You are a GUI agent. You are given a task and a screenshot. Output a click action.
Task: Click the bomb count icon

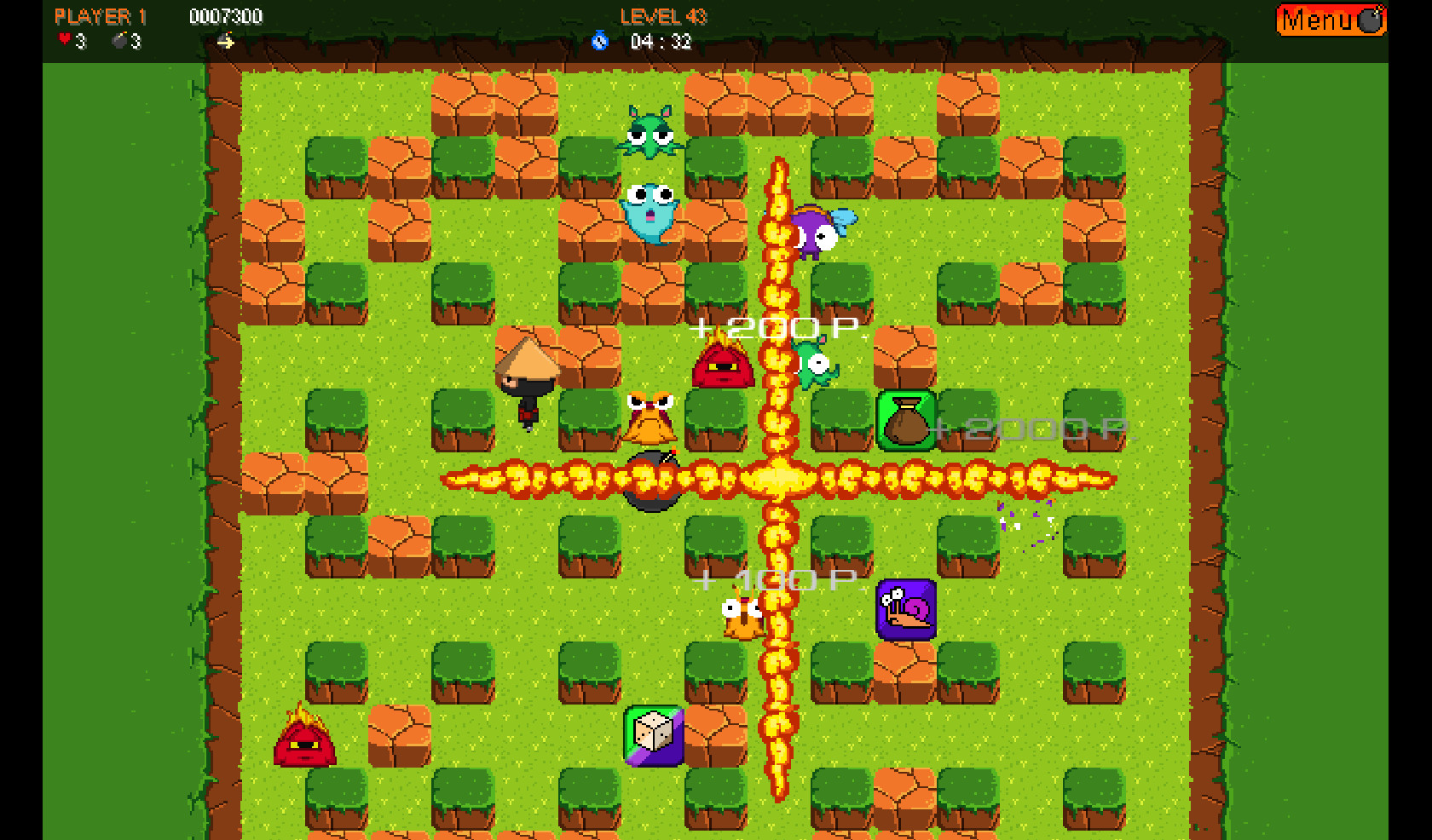tap(119, 37)
